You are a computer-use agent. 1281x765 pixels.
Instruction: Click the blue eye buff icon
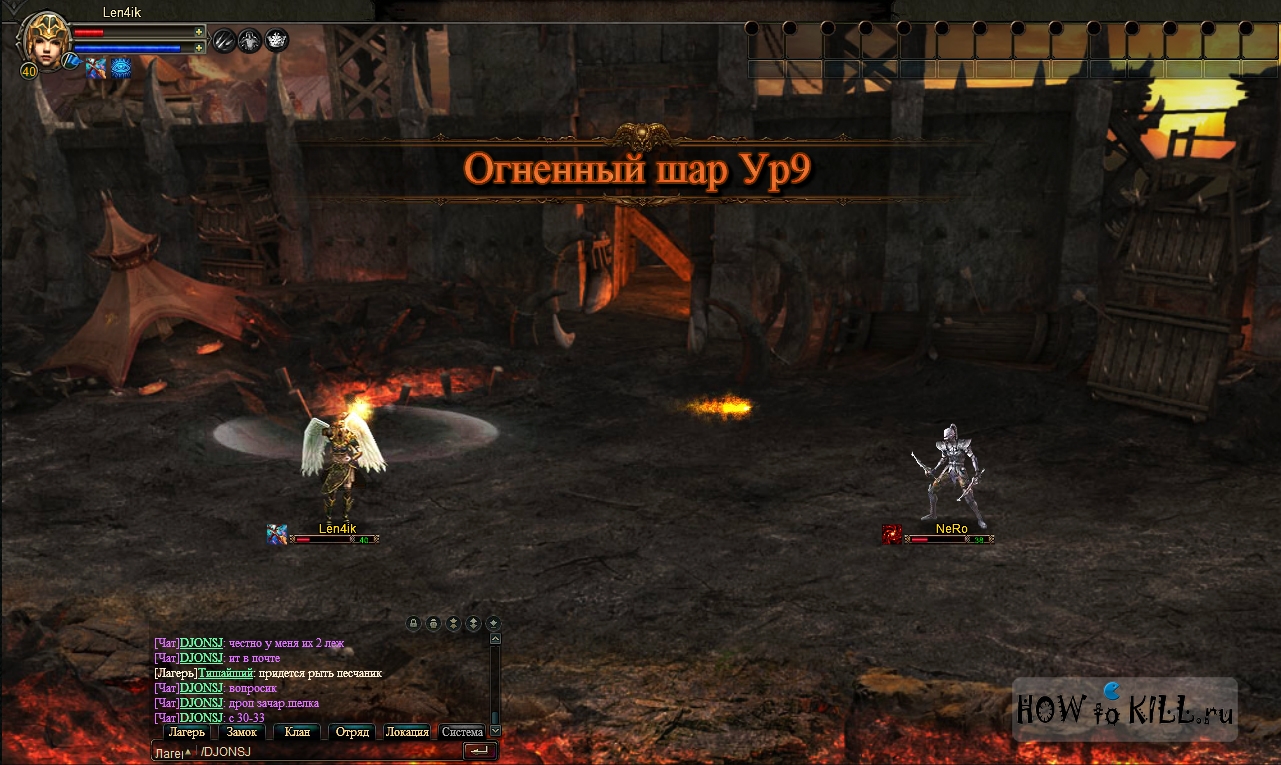(x=121, y=67)
